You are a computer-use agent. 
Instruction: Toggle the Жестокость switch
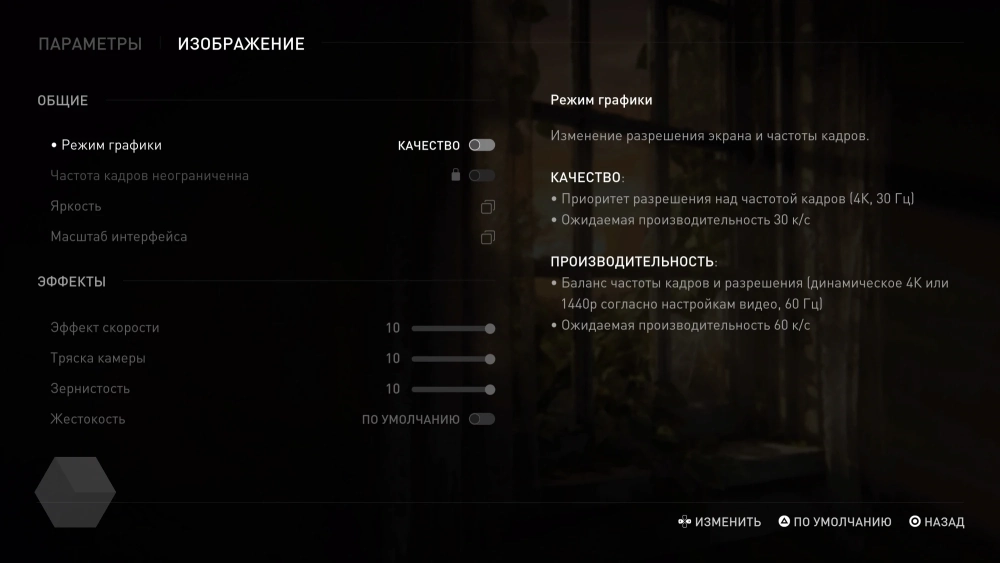tap(482, 419)
